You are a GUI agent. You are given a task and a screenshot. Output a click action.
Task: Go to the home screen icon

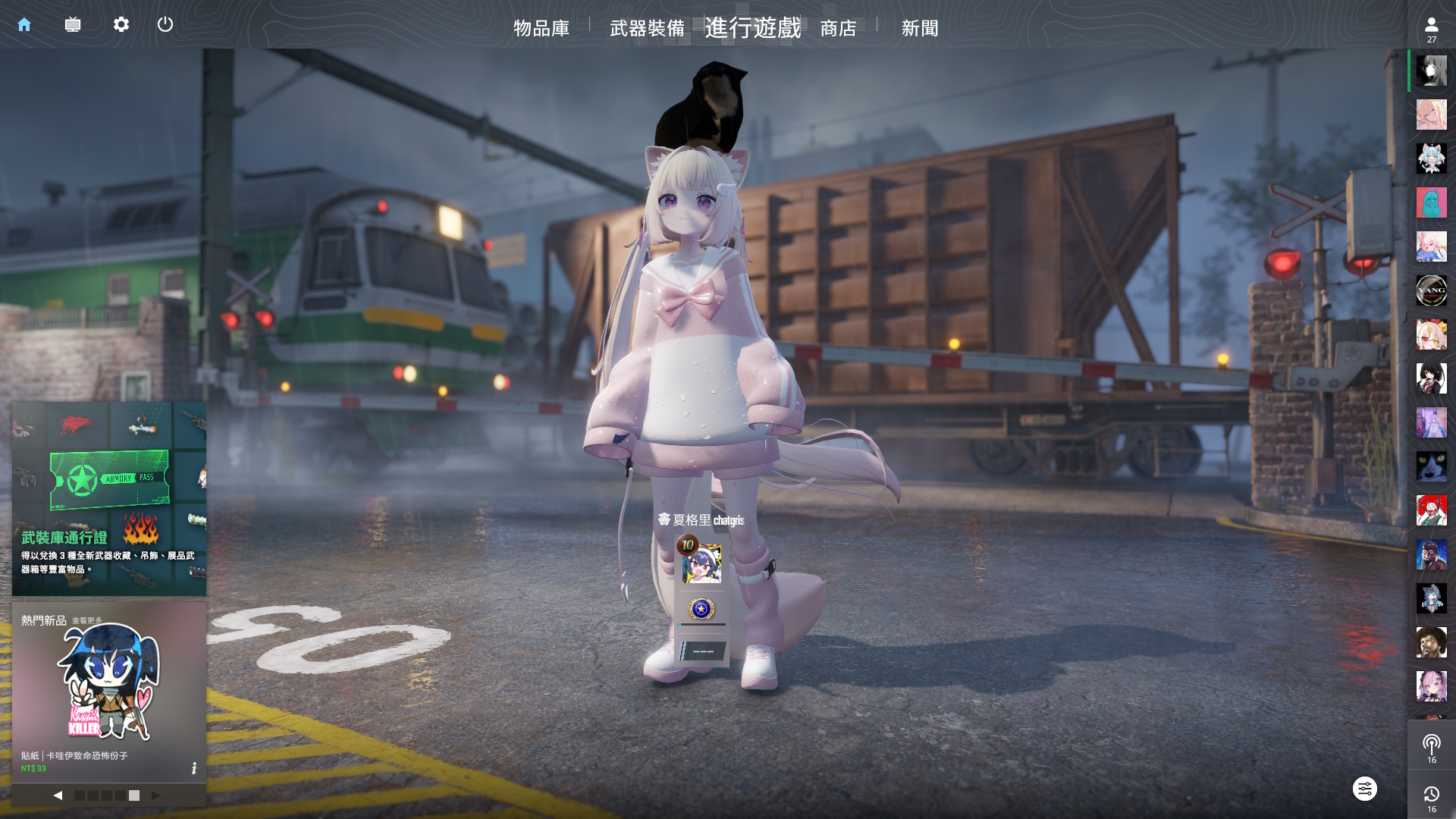[x=24, y=25]
